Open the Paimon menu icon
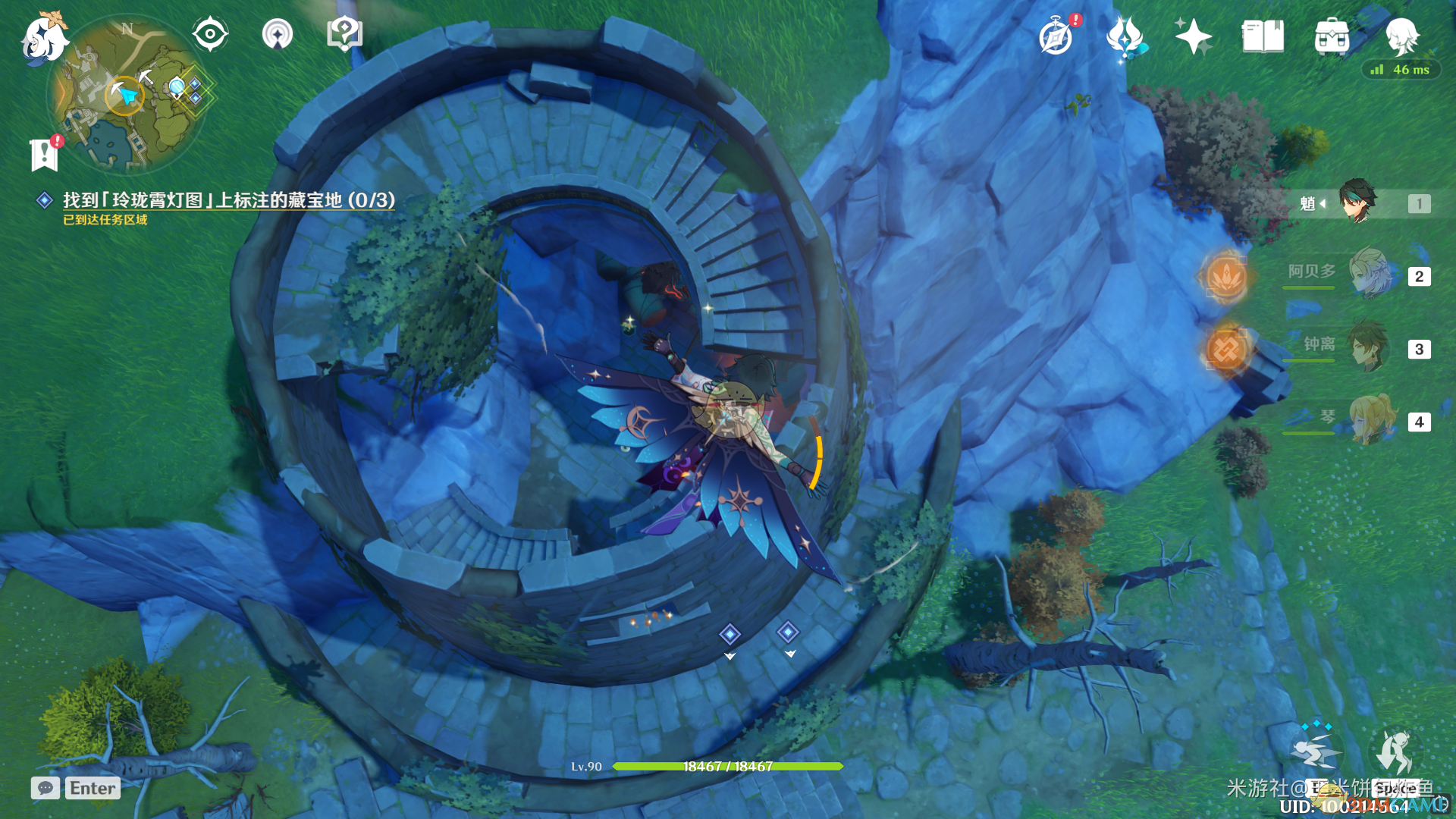This screenshot has height=819, width=1456. (43, 38)
